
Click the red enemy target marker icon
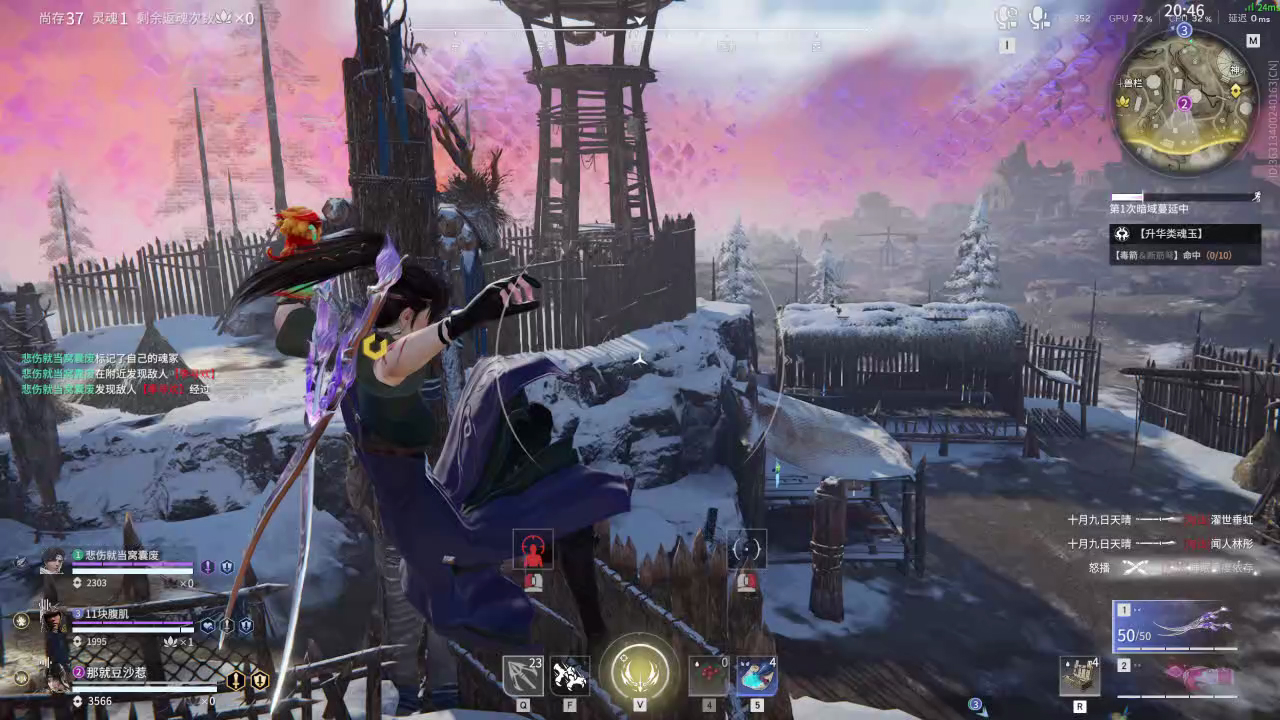point(533,550)
